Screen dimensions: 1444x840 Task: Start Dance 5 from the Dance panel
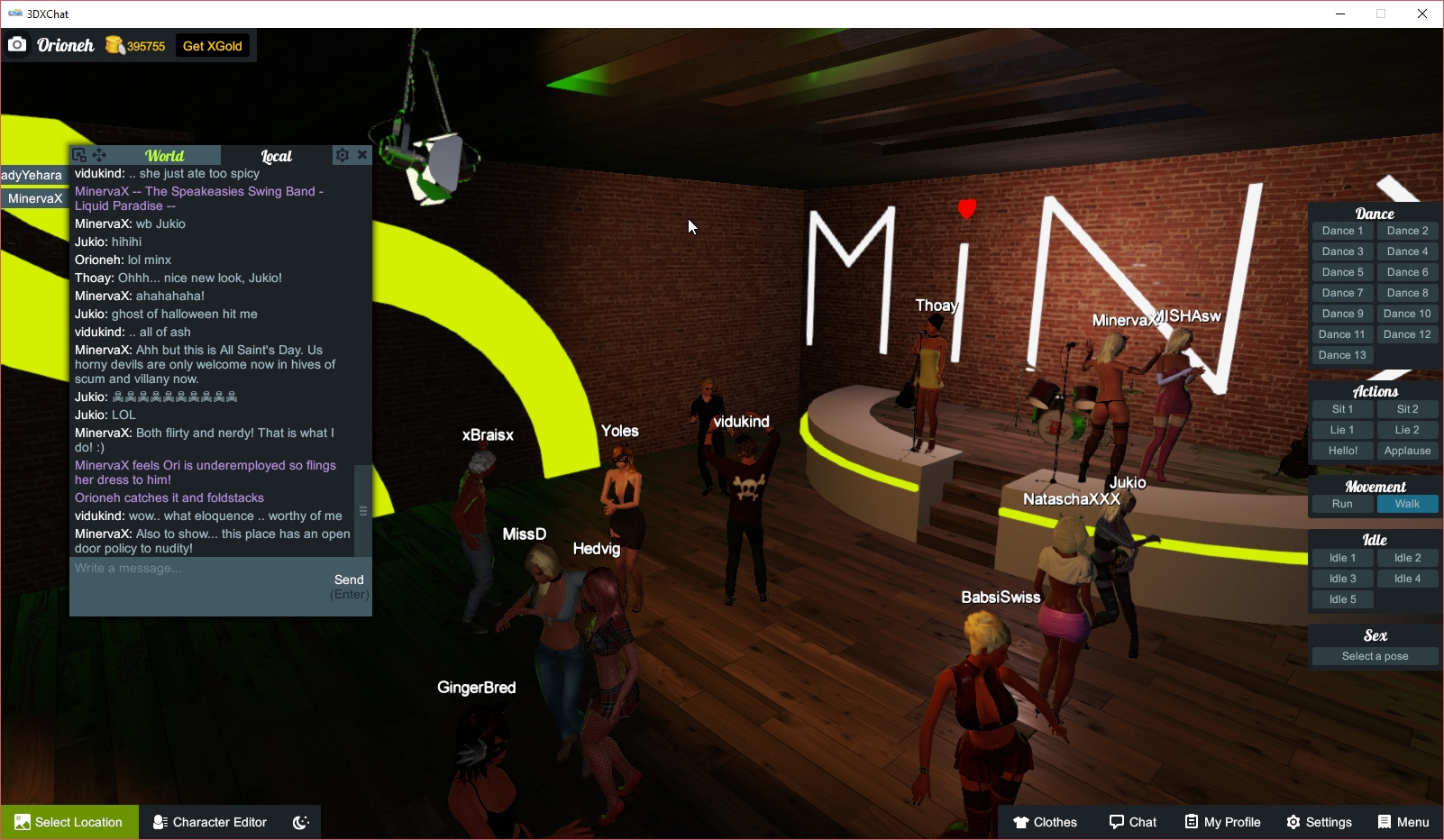1342,271
